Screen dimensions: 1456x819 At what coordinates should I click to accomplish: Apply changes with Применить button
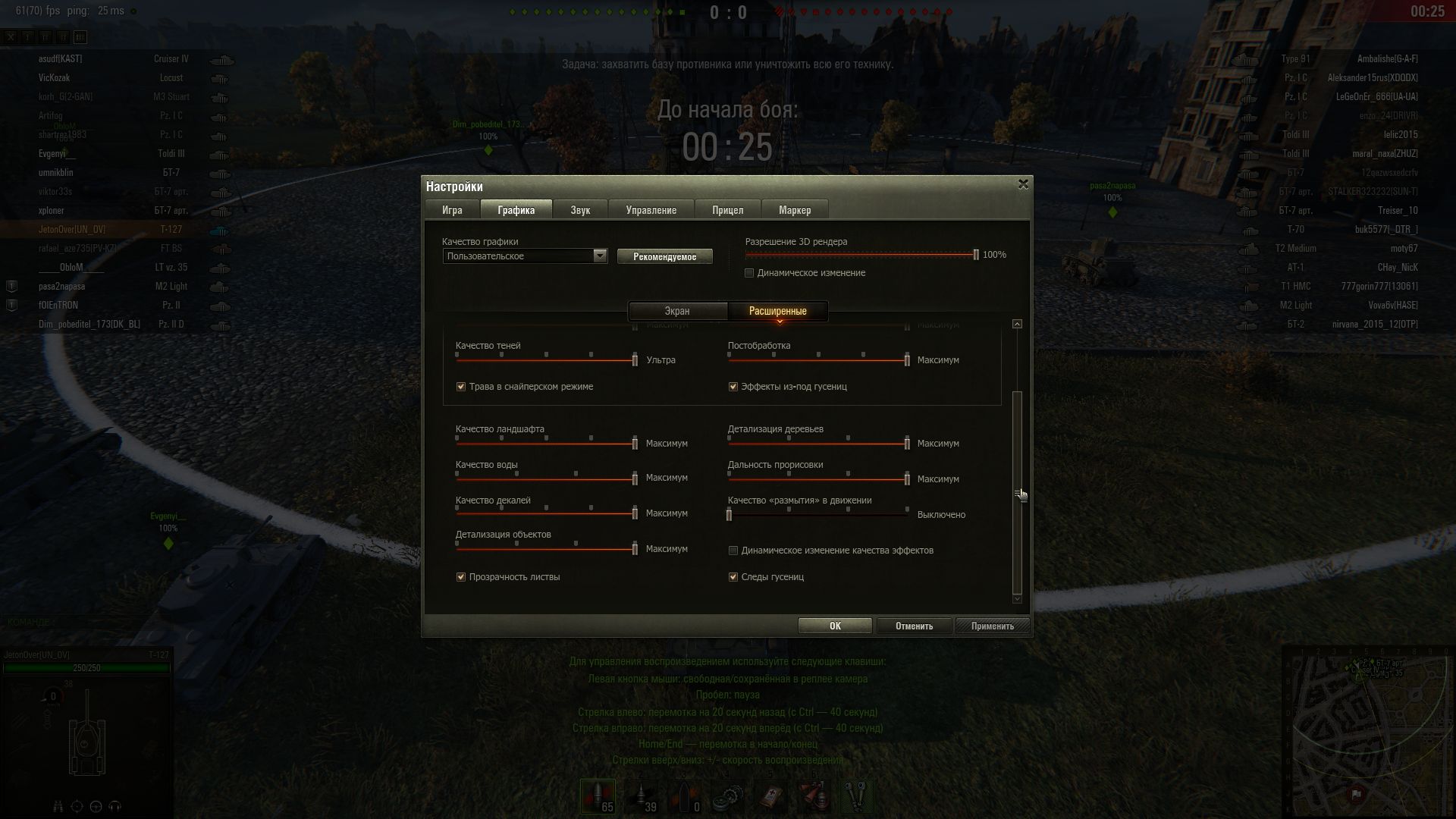click(x=992, y=626)
